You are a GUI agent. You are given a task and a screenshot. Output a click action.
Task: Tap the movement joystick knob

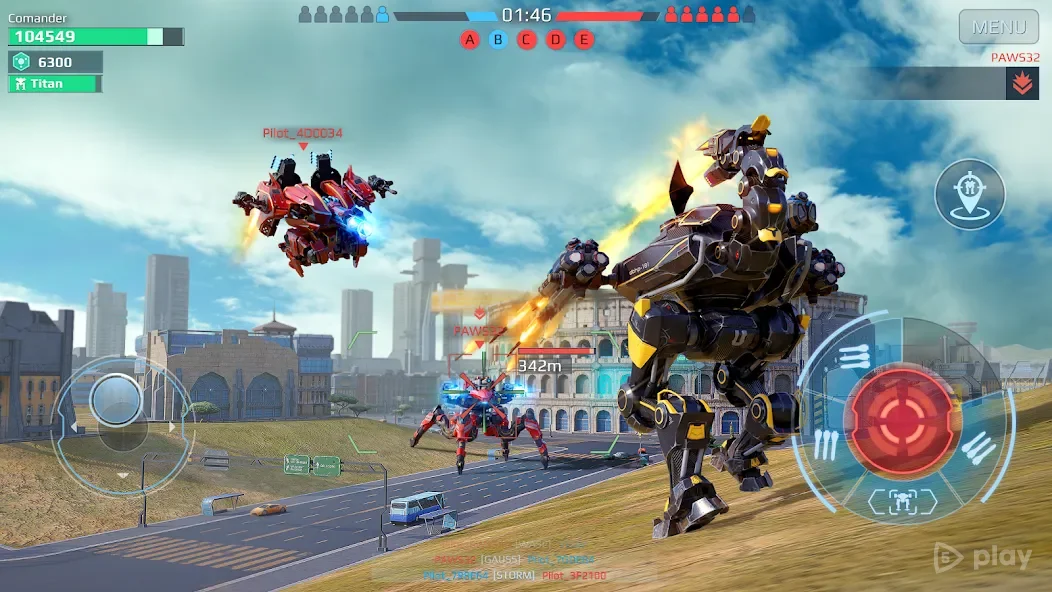tap(116, 400)
